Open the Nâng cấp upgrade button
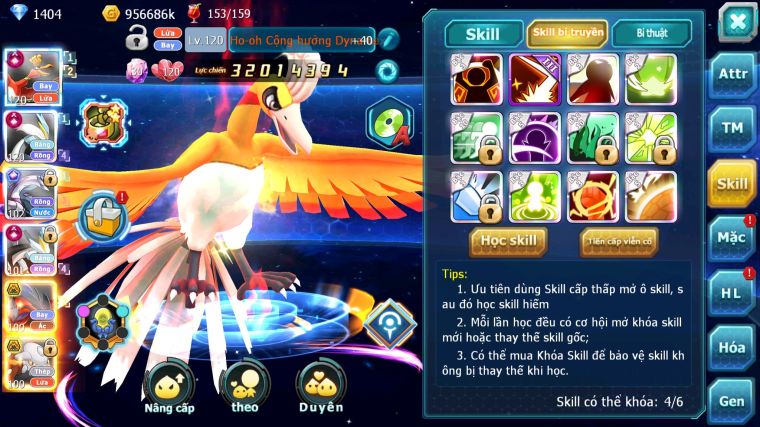The height and width of the screenshot is (427, 760). point(169,388)
